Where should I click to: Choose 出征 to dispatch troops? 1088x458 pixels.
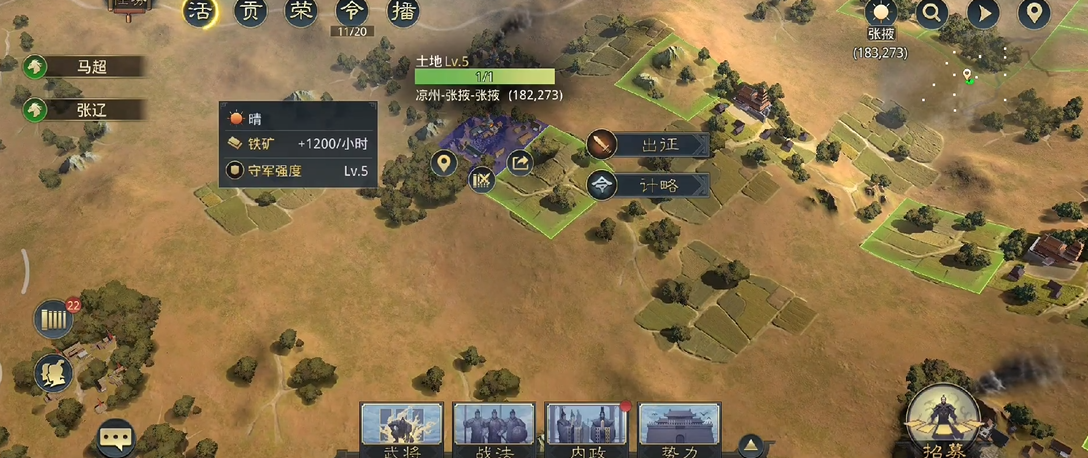click(x=648, y=145)
